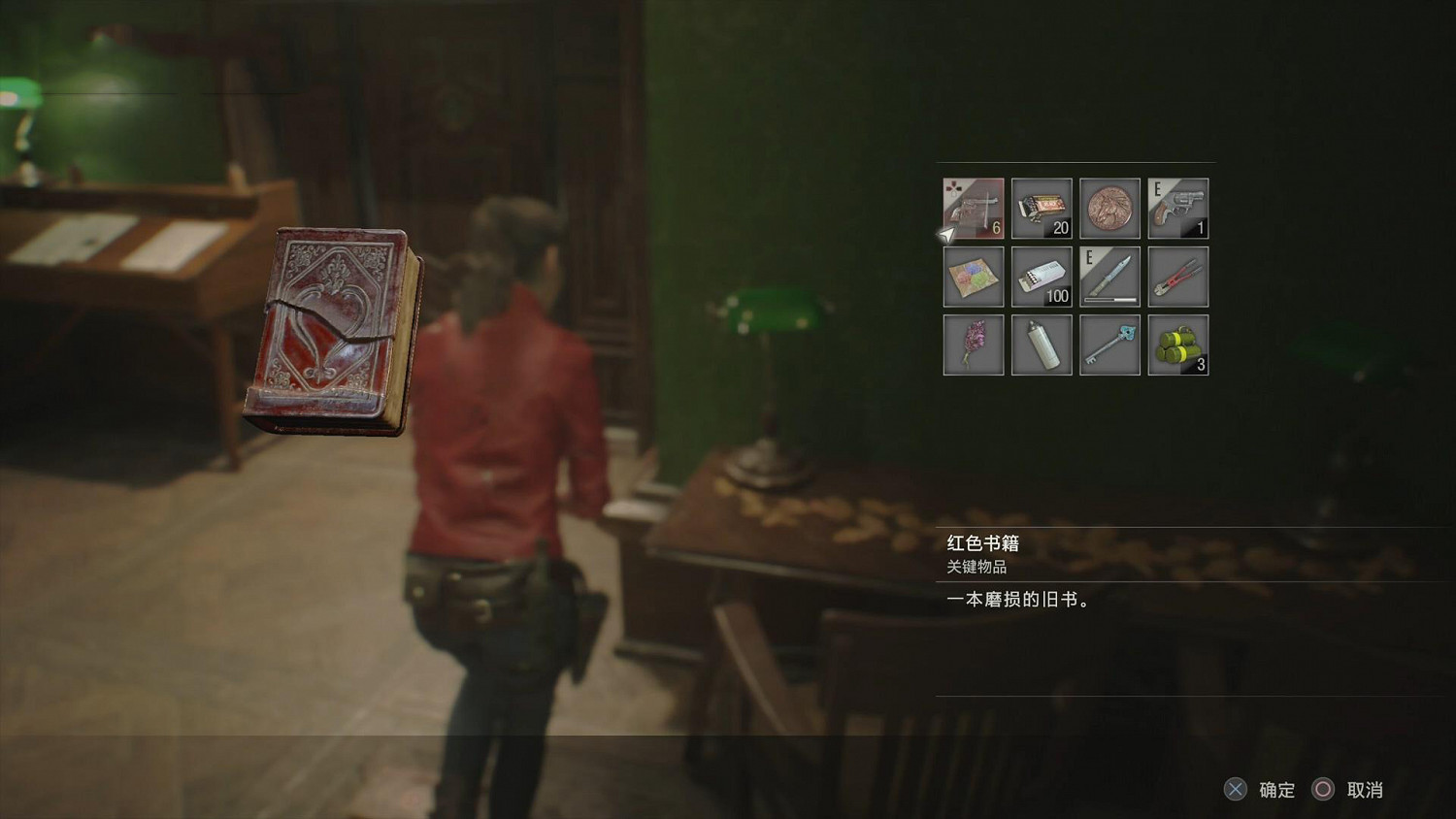Screen dimensions: 1456x819
Task: Select the box of 20 handgun bullets
Action: pos(1042,207)
